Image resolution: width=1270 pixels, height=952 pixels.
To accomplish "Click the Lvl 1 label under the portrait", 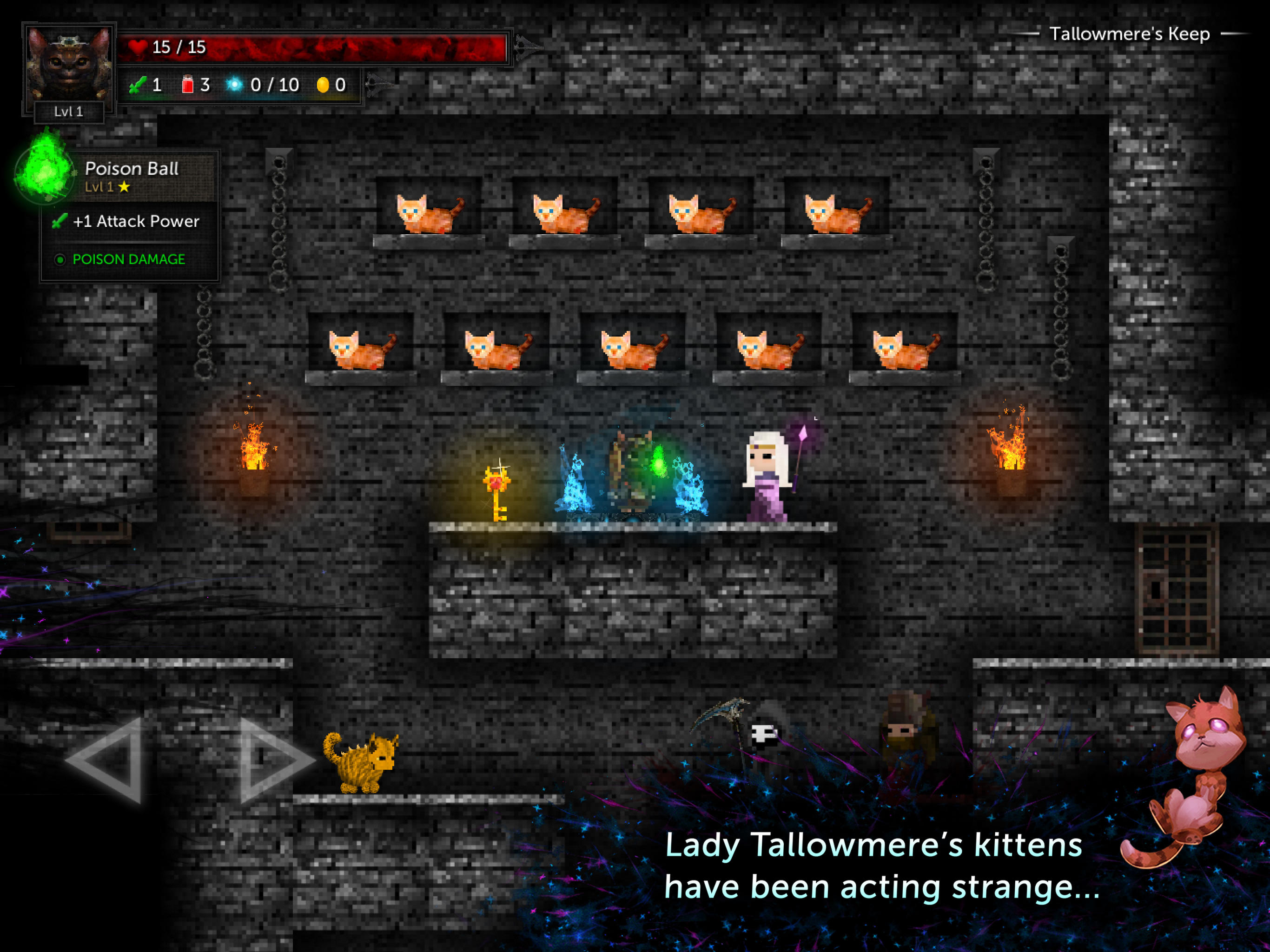I will 69,112.
